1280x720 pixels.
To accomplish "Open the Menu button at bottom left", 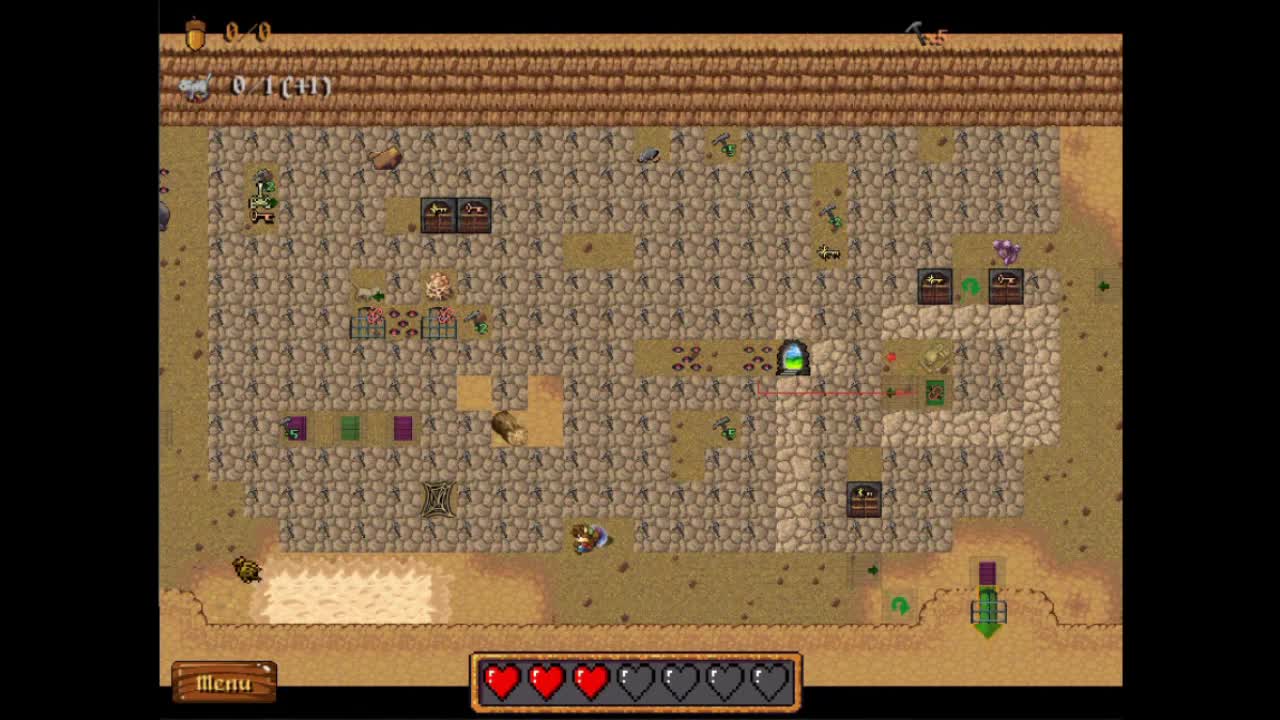I will (x=222, y=681).
